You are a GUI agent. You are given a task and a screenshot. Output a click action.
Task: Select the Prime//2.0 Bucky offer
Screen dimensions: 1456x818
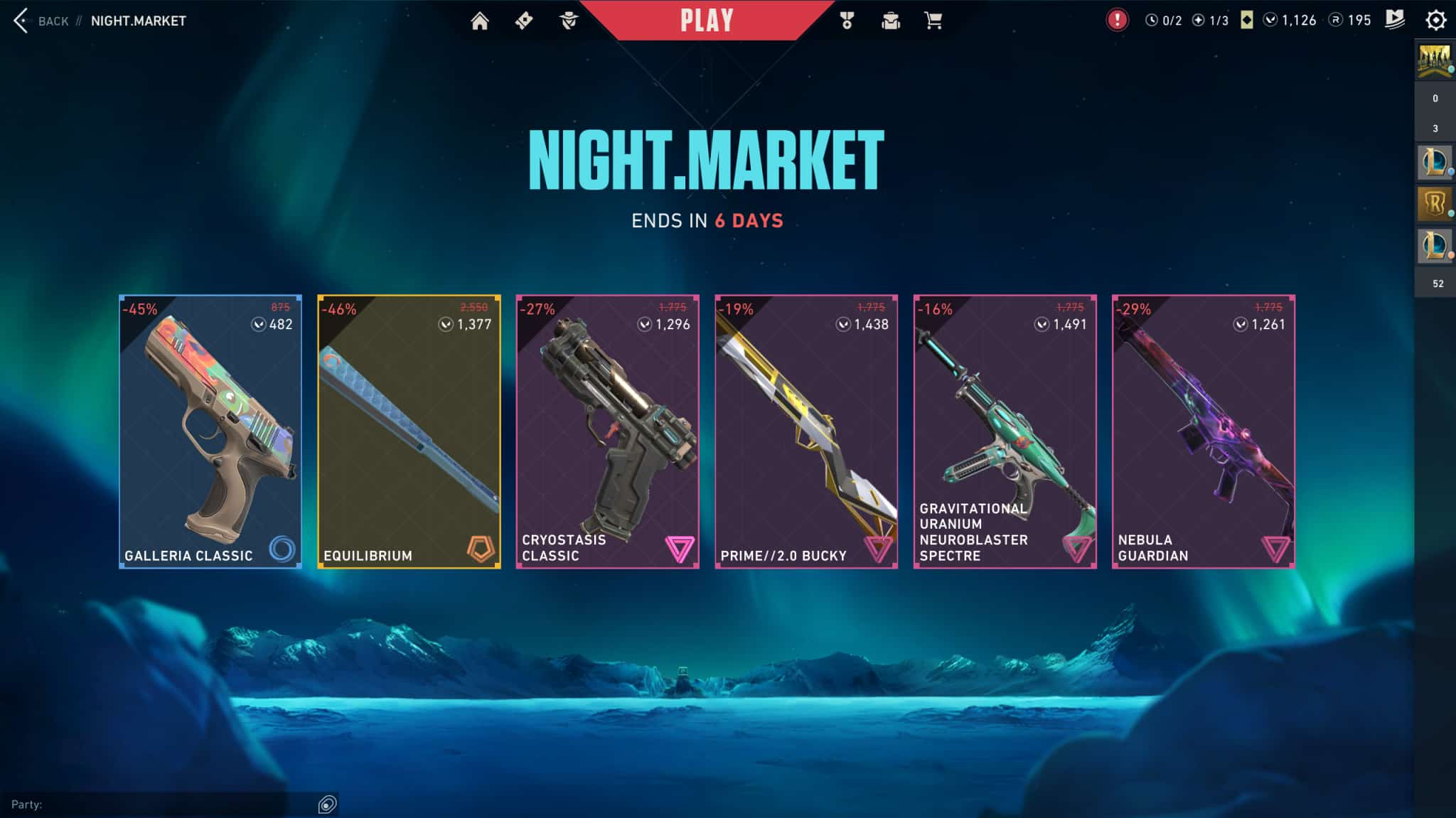[x=807, y=430]
